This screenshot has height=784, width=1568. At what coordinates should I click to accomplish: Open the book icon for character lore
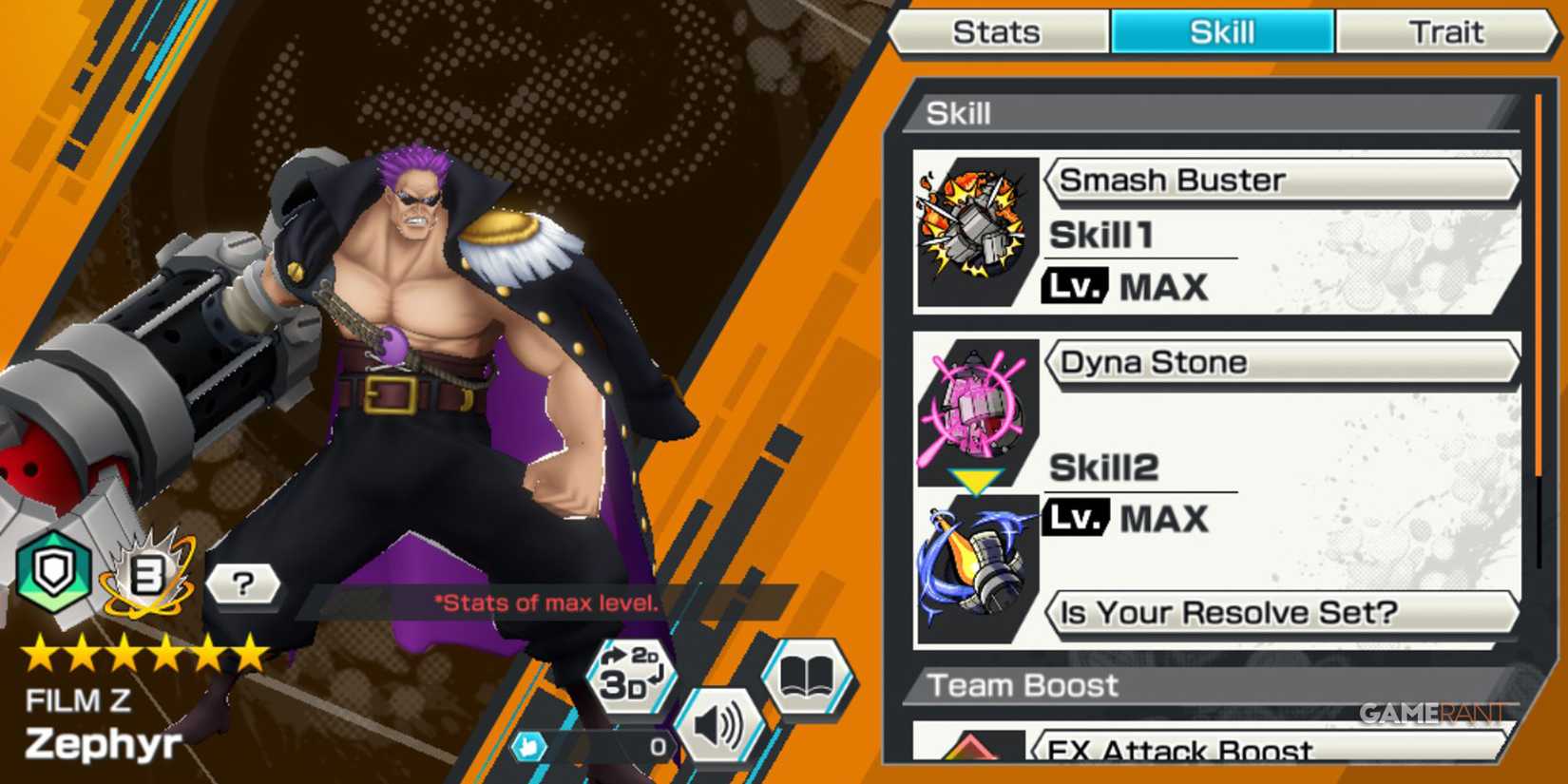pyautogui.click(x=807, y=679)
